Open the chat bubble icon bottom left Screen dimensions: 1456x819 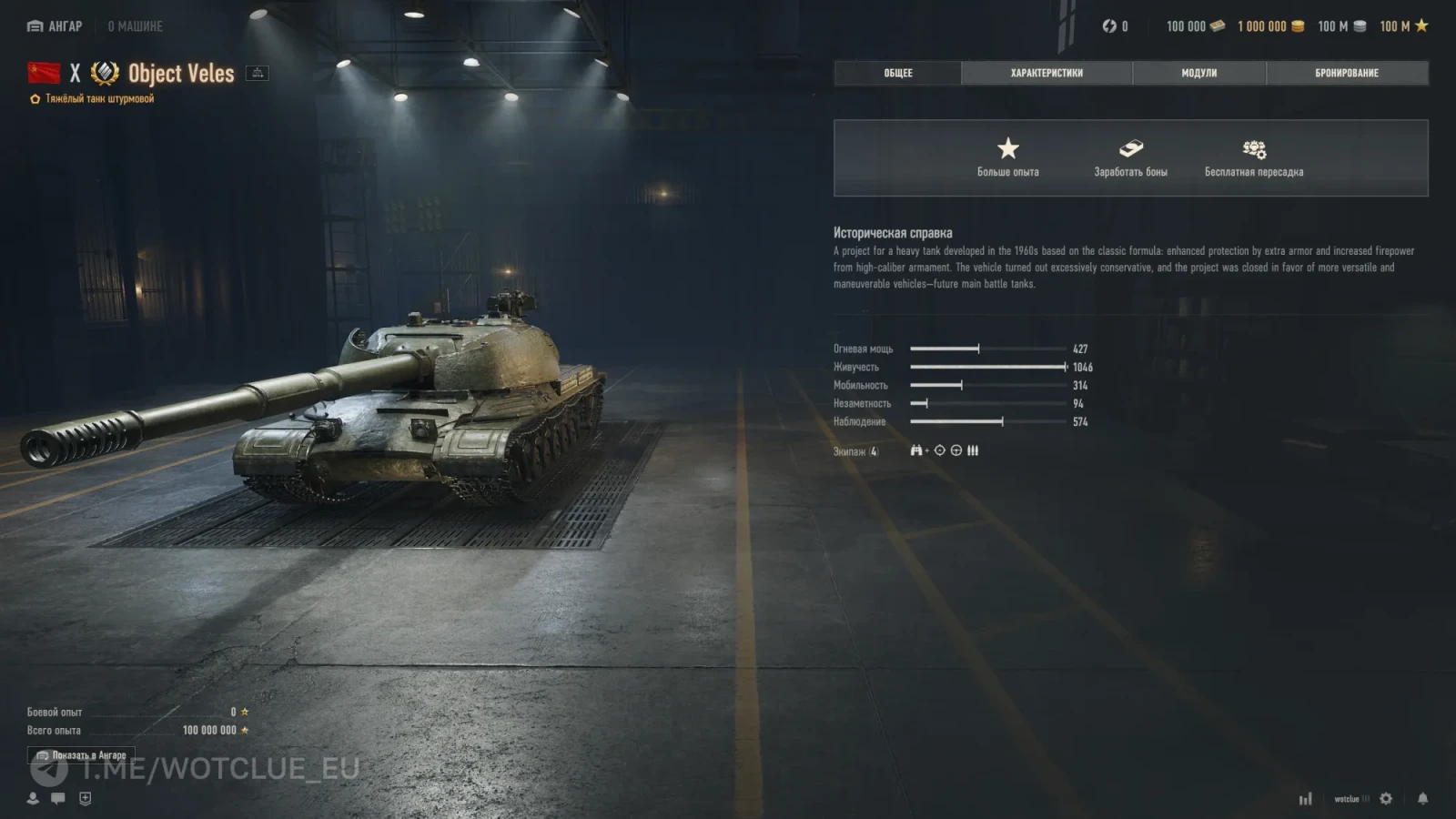(x=56, y=800)
